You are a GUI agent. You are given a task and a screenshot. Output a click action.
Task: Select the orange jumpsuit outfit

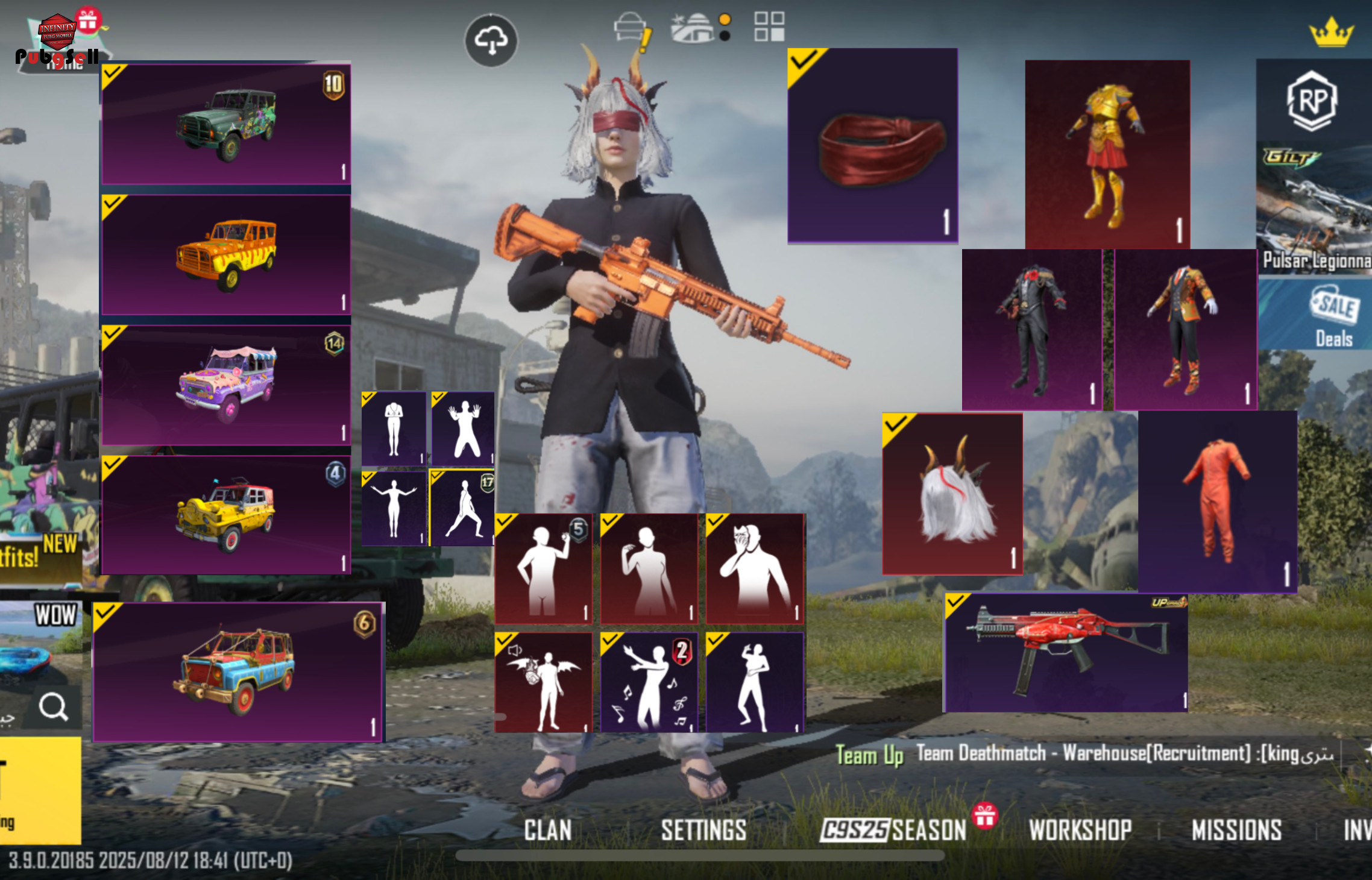tap(1216, 501)
